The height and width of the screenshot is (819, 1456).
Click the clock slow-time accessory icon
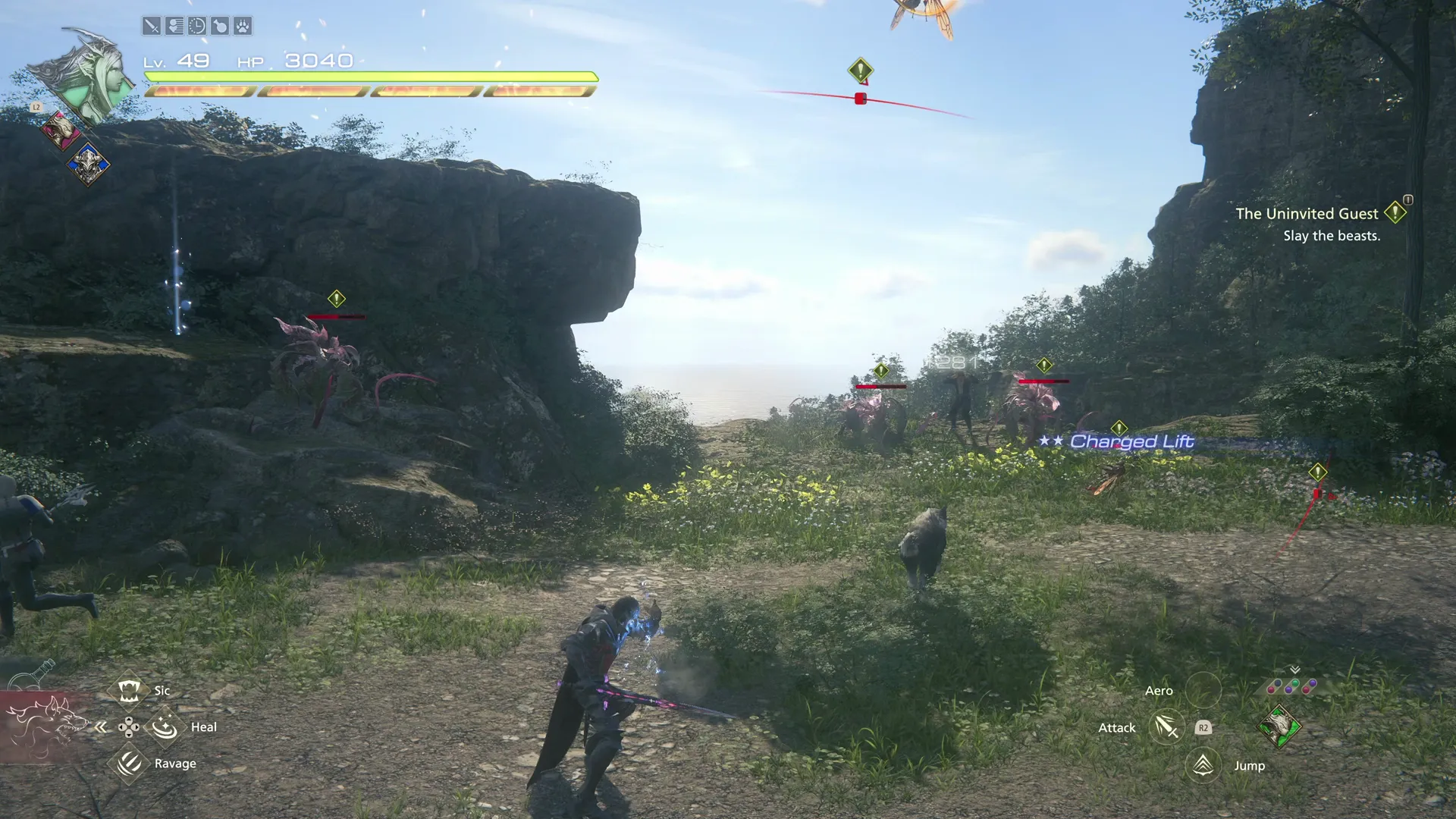click(x=198, y=25)
